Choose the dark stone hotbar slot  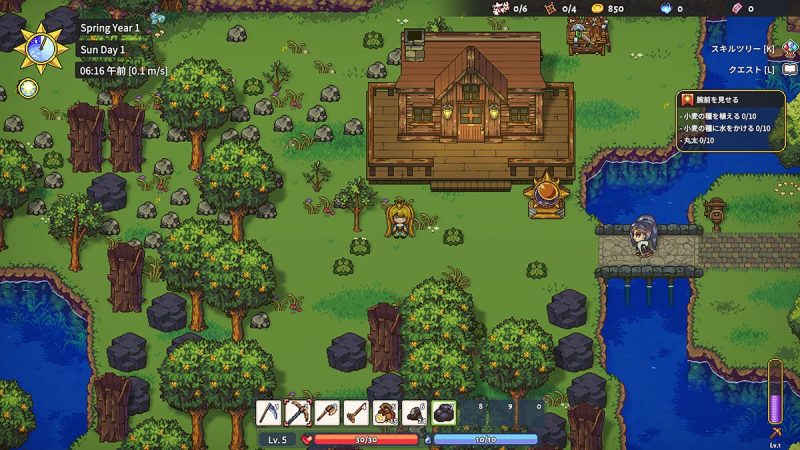tap(443, 412)
